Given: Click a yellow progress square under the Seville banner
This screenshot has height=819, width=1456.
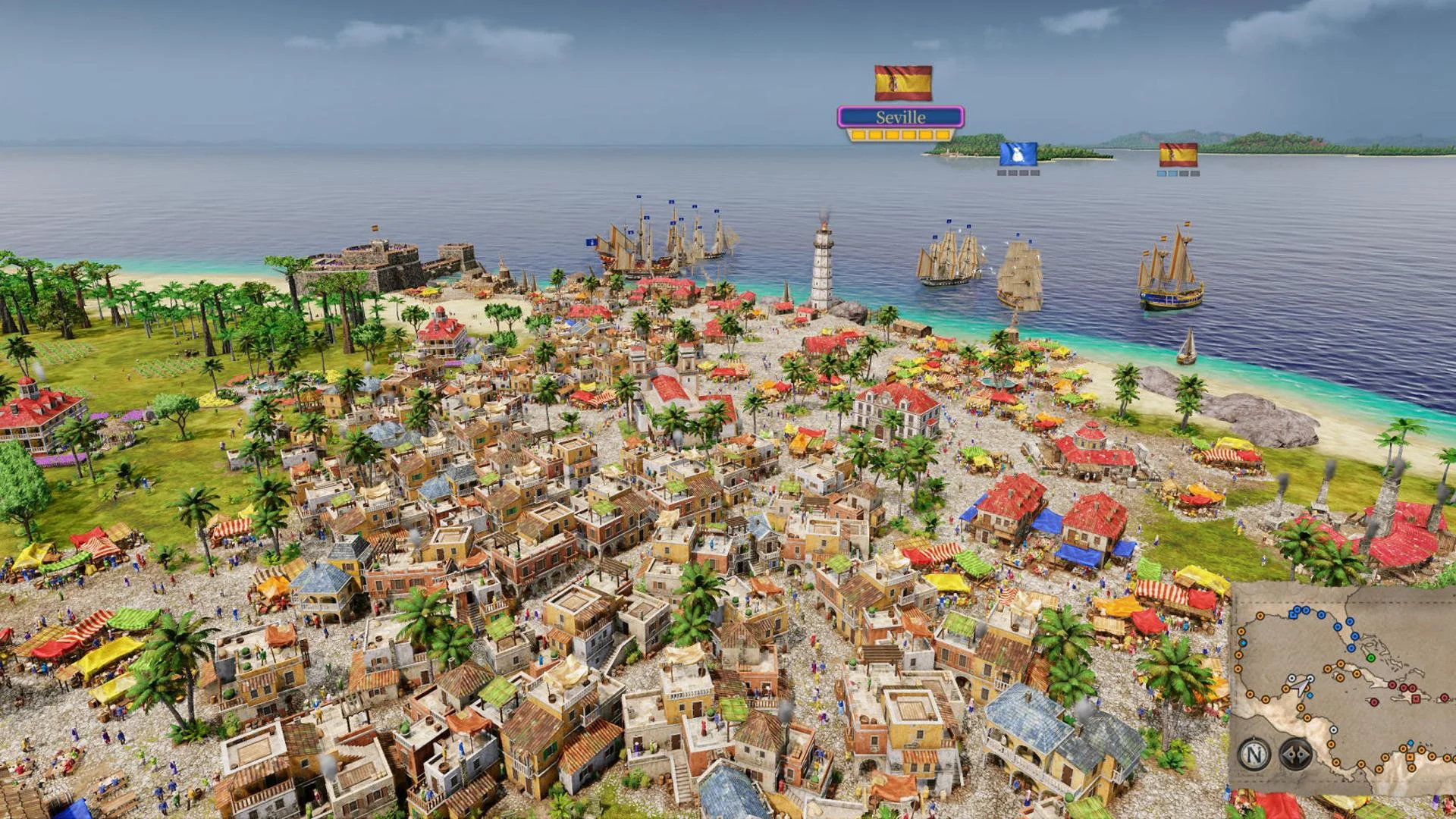Looking at the screenshot, I should (x=891, y=134).
